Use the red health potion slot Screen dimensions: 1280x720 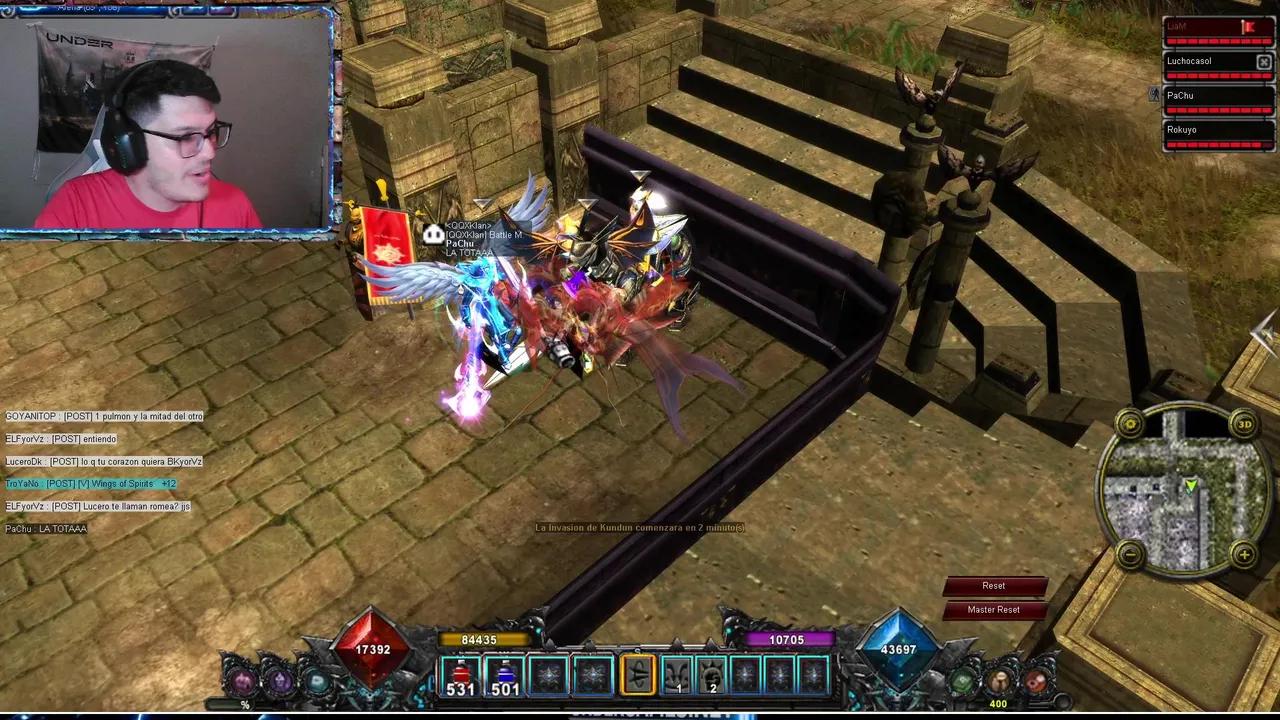pos(461,676)
